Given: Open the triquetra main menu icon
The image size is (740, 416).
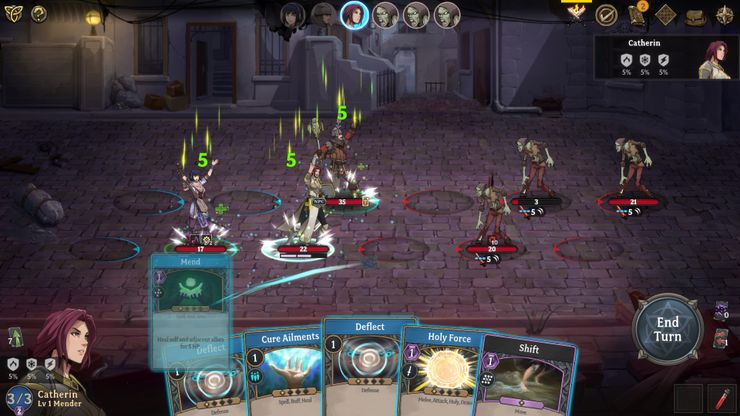Looking at the screenshot, I should [x=13, y=14].
